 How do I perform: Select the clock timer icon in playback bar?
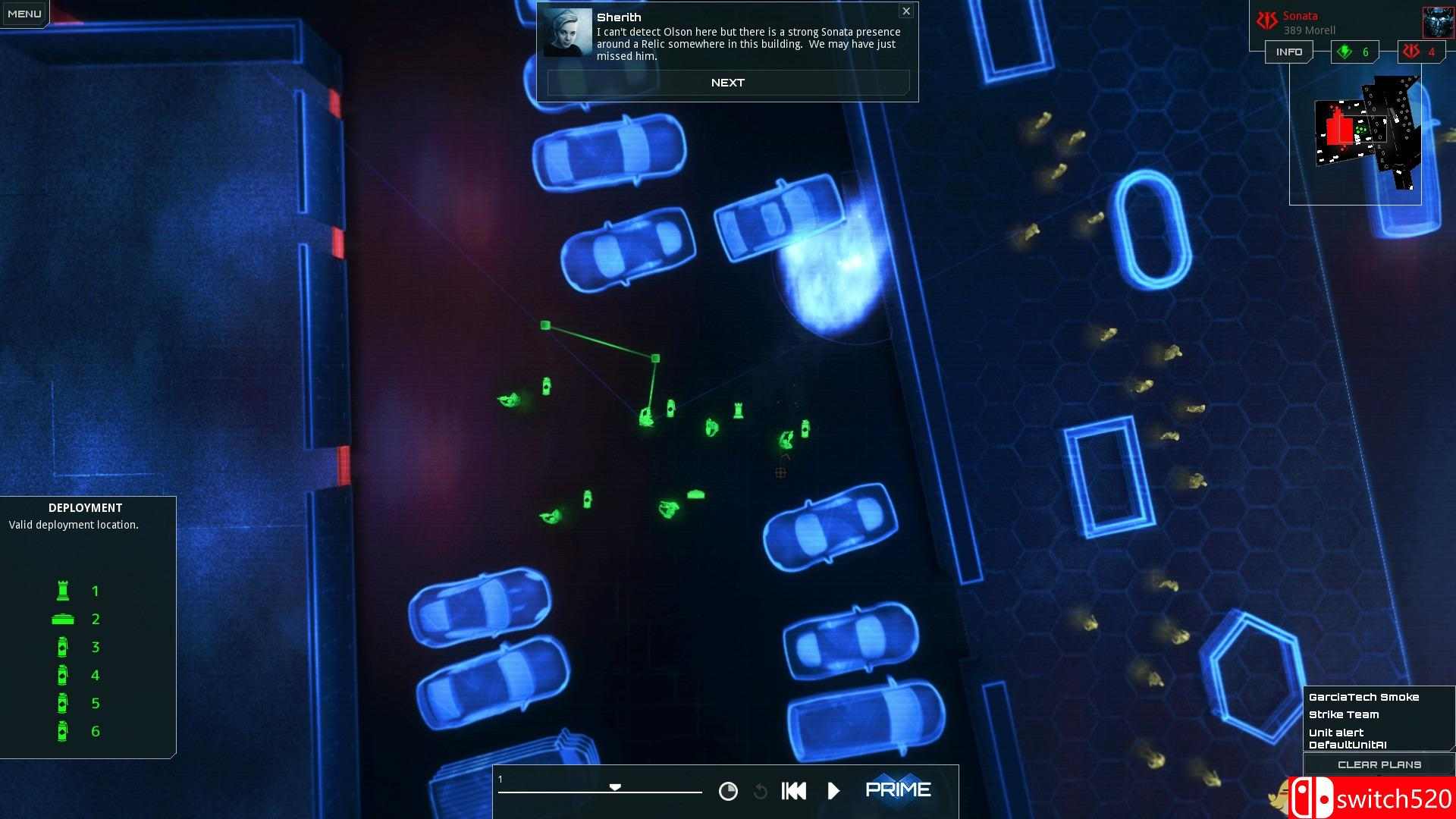click(x=730, y=790)
